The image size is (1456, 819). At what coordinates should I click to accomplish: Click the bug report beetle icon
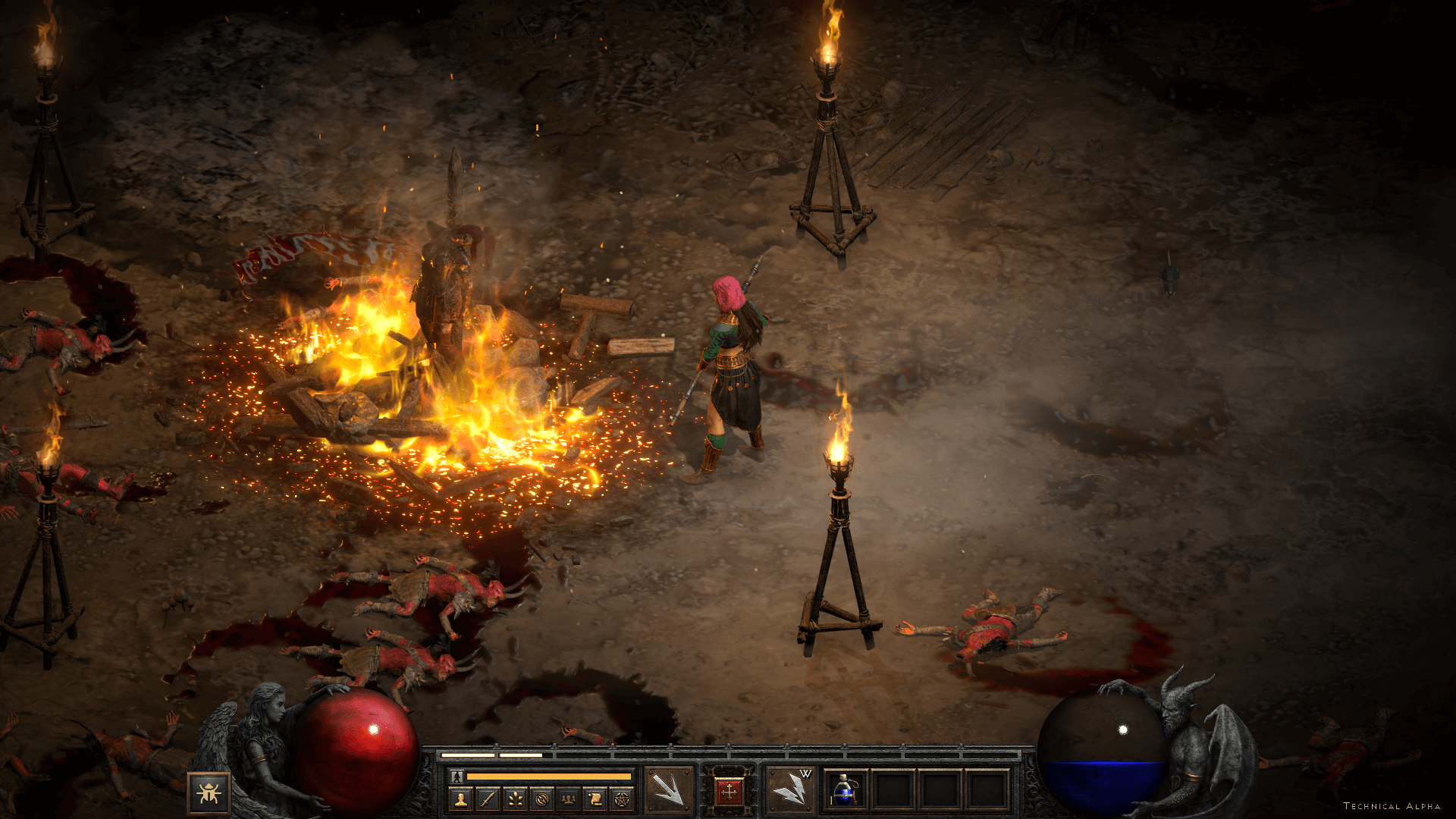[209, 793]
